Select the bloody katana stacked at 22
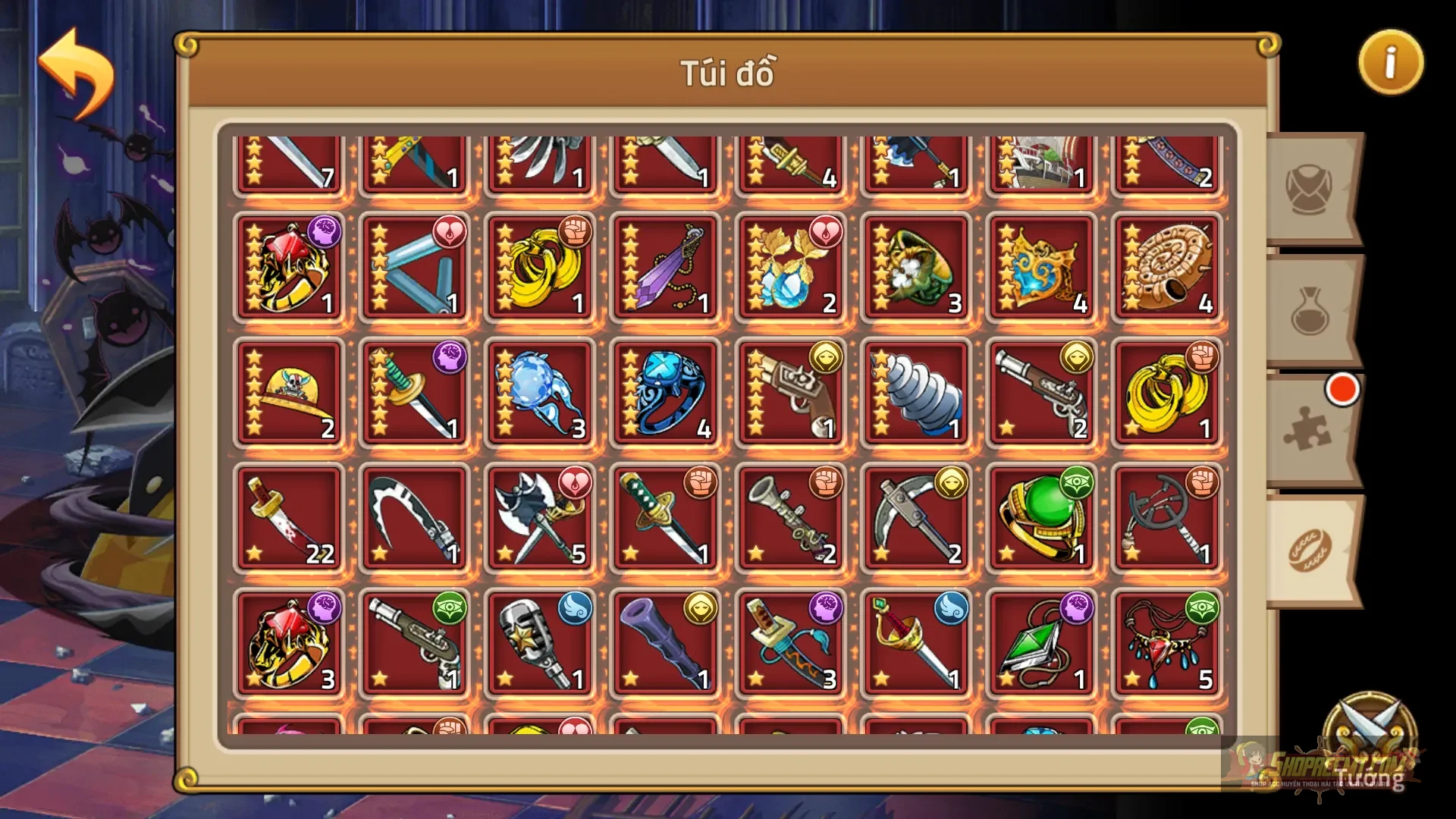The image size is (1456, 819). (288, 519)
